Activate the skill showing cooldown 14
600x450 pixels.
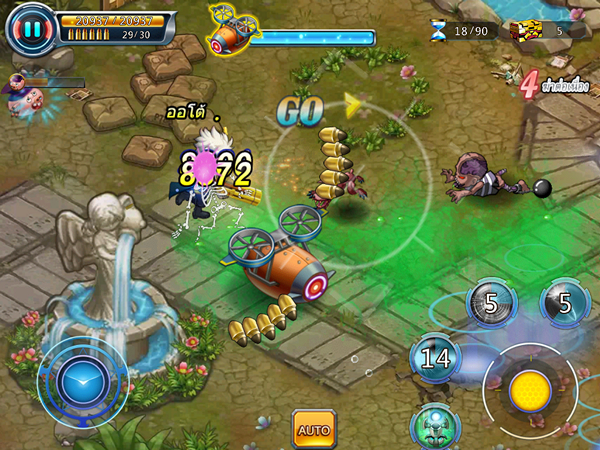coord(436,356)
